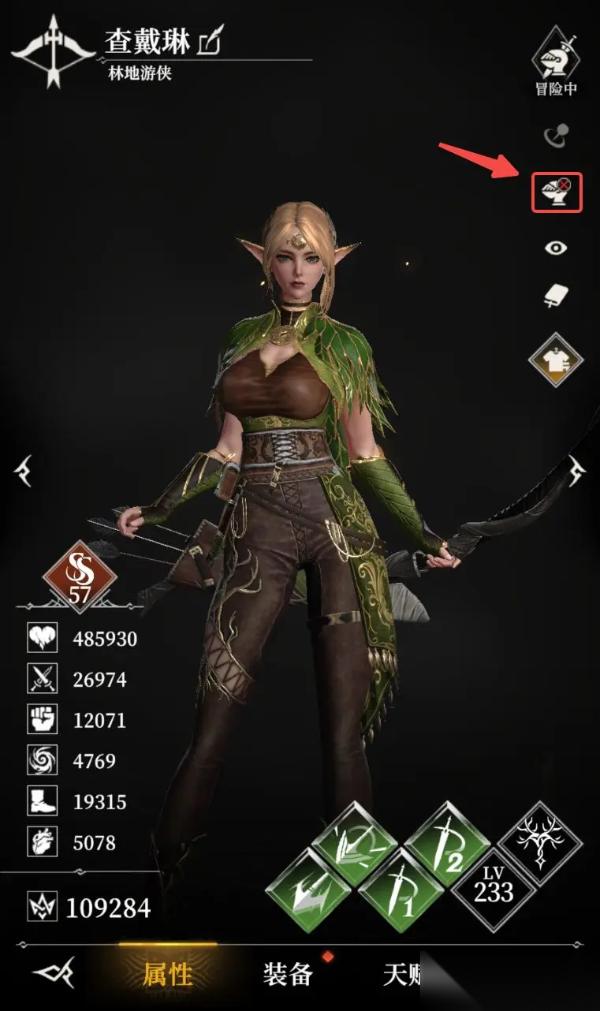Switch to the previous character with left arrow
This screenshot has height=1011, width=600.
(x=22, y=470)
